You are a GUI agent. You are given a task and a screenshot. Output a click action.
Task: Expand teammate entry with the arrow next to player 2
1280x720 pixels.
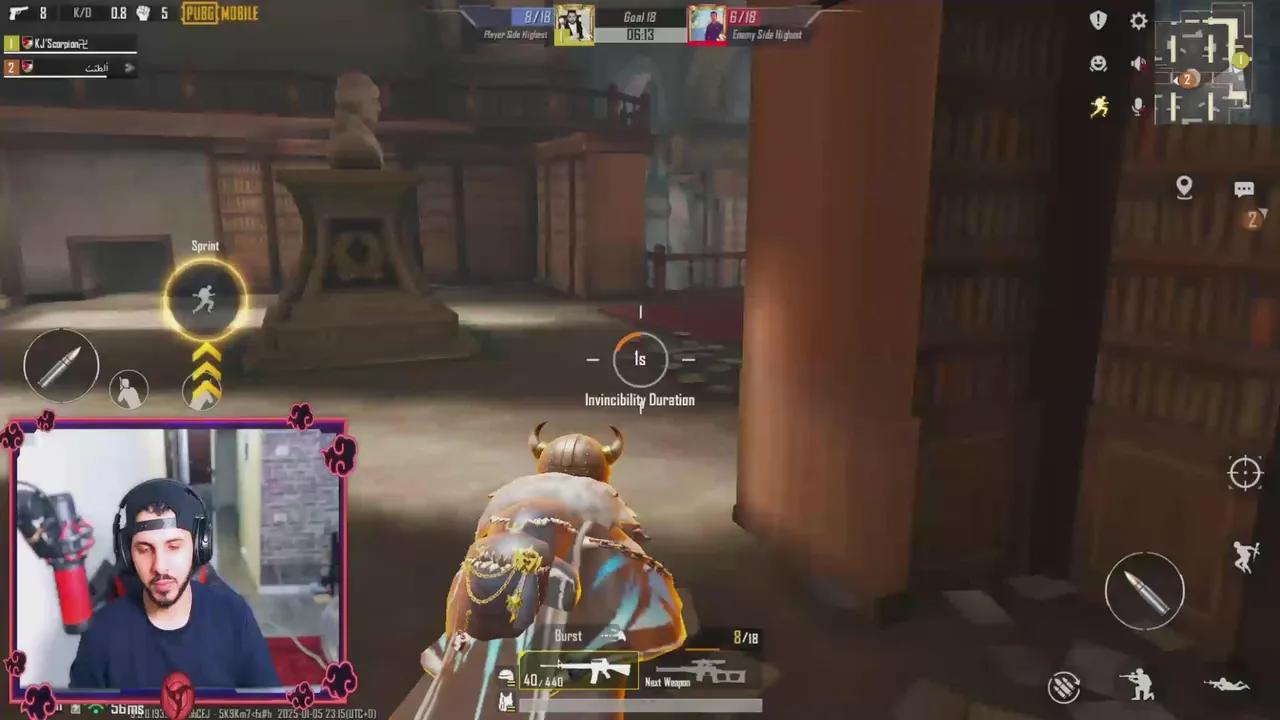(129, 67)
